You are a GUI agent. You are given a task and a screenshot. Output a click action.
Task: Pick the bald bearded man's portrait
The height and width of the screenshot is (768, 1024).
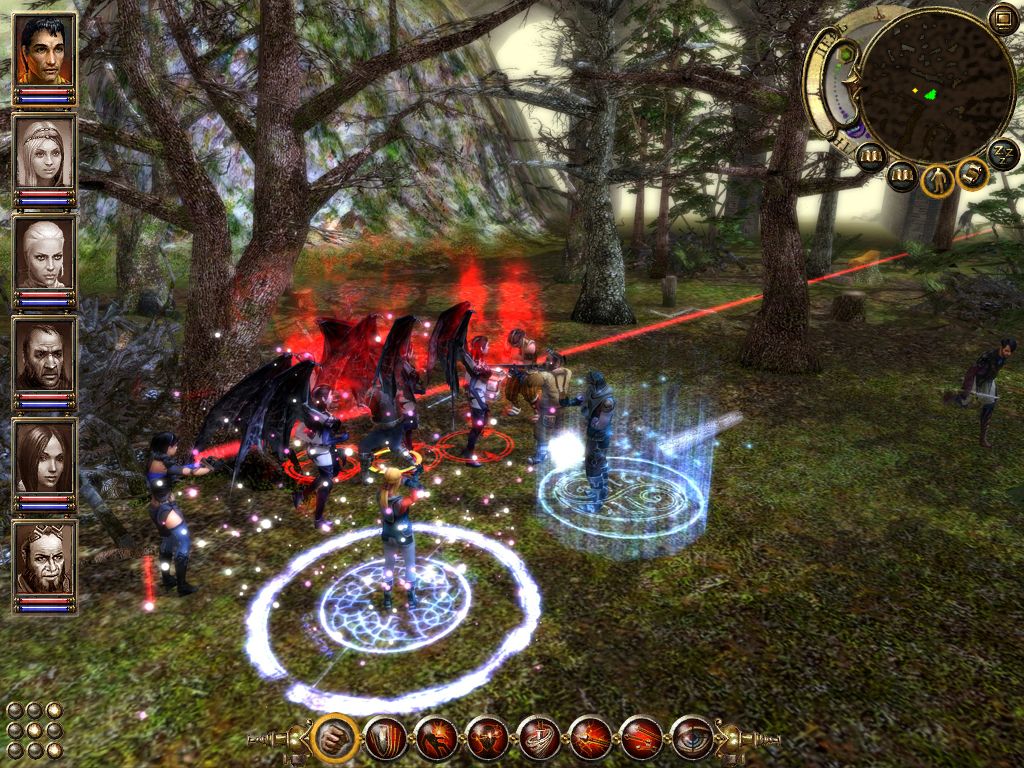tap(45, 355)
